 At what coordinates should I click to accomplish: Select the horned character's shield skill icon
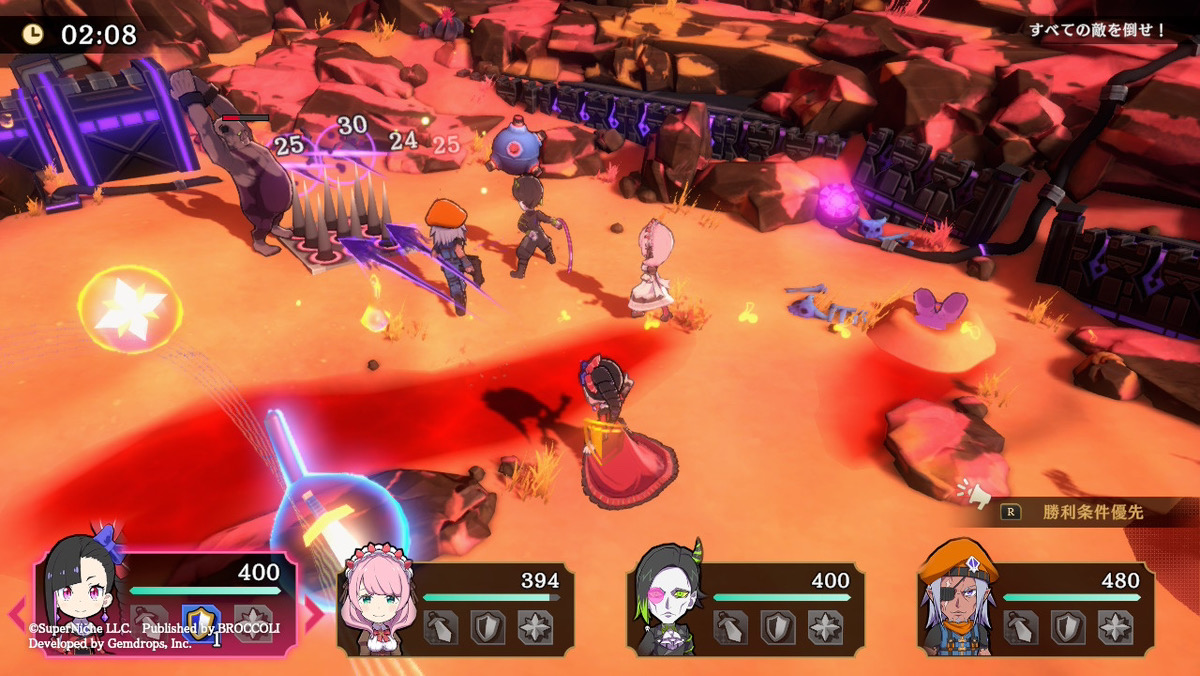778,627
